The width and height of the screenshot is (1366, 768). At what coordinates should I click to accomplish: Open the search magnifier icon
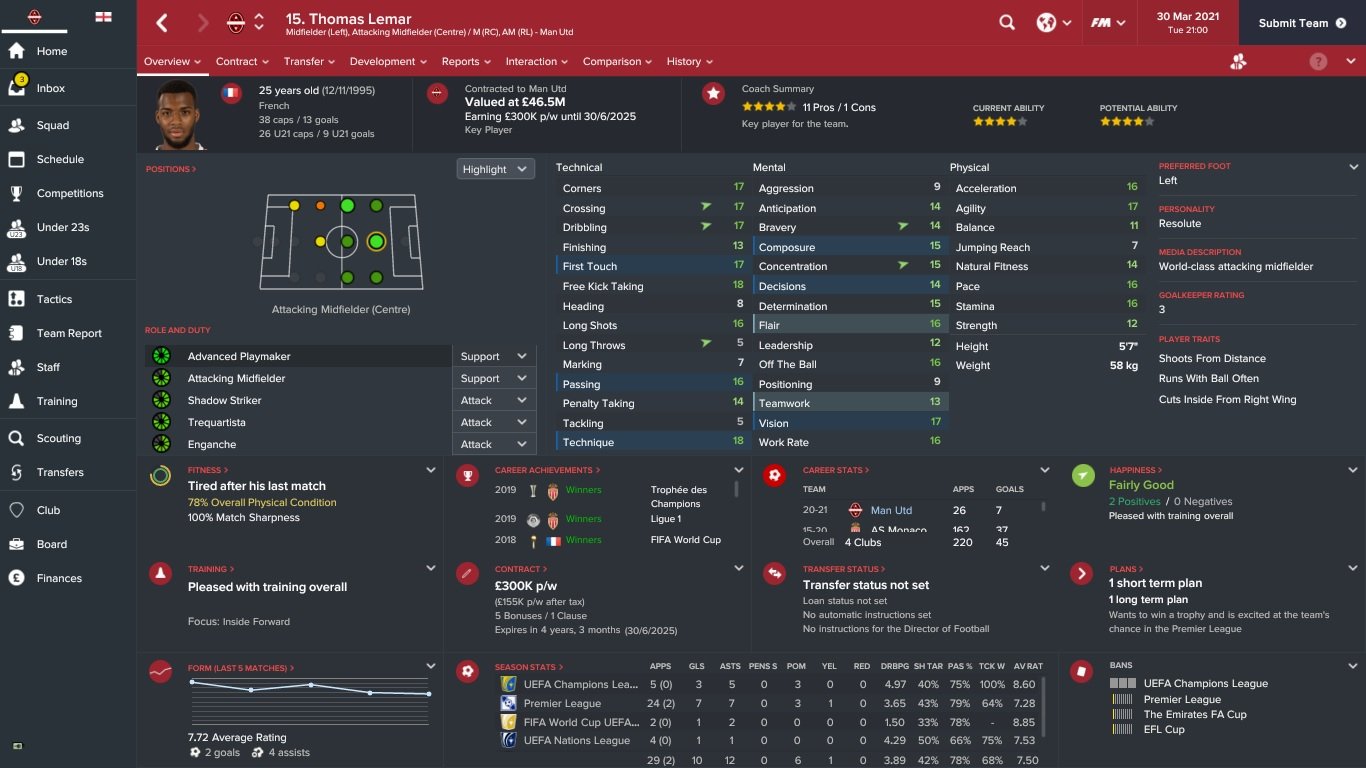click(x=1007, y=23)
